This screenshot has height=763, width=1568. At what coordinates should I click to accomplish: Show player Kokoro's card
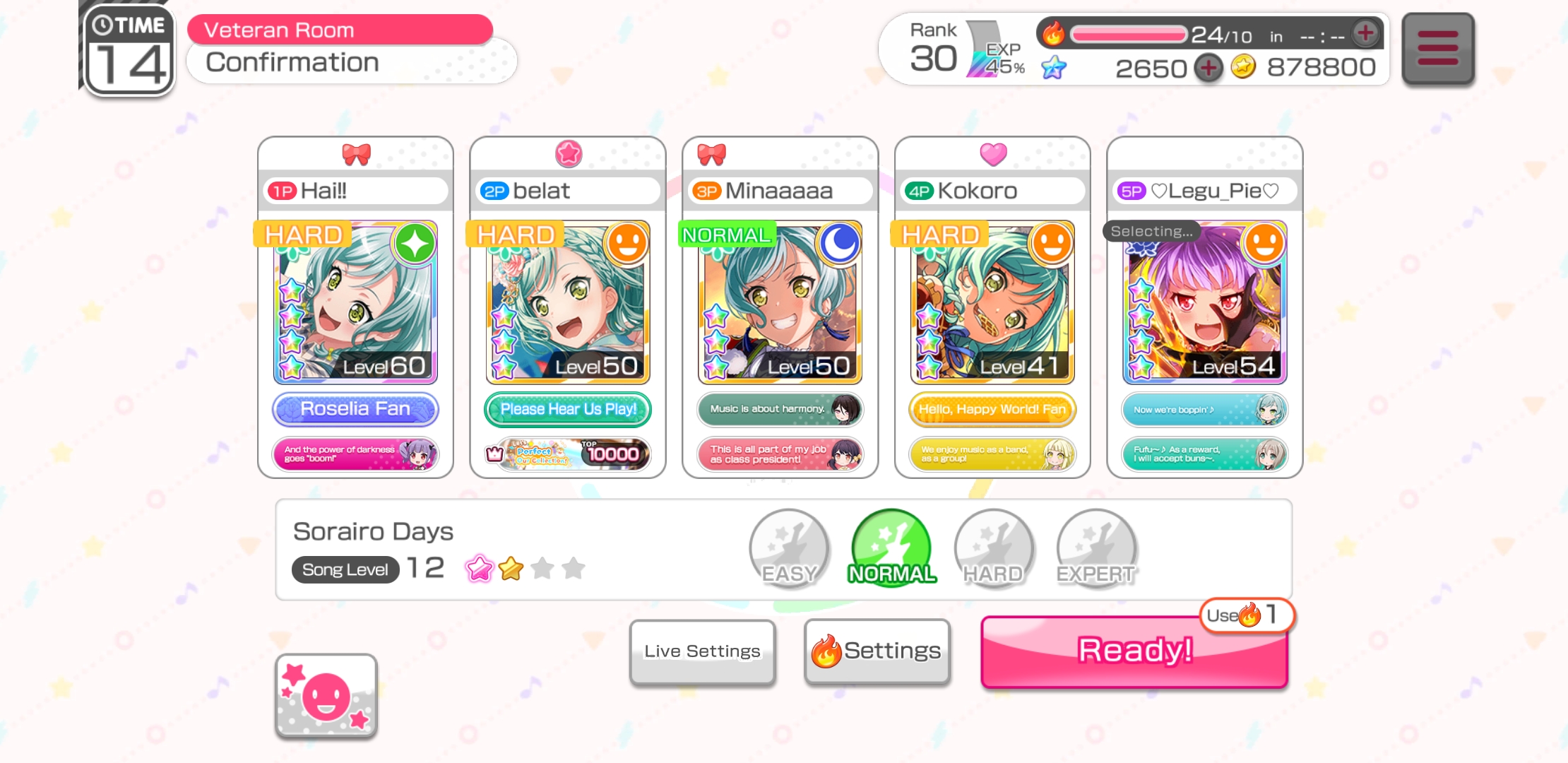click(992, 303)
